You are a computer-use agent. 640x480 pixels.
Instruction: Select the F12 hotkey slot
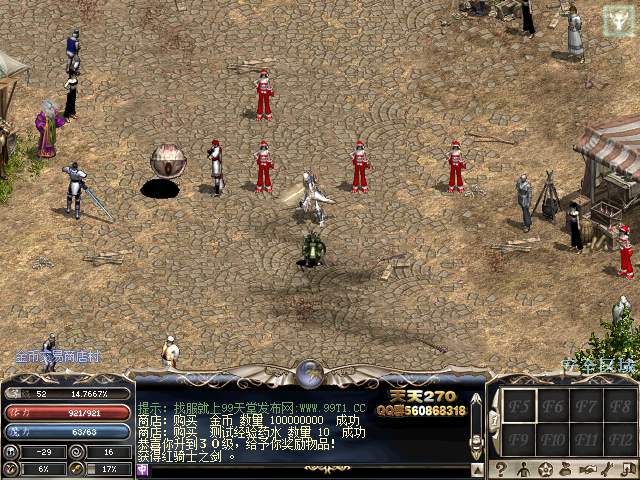pos(621,439)
